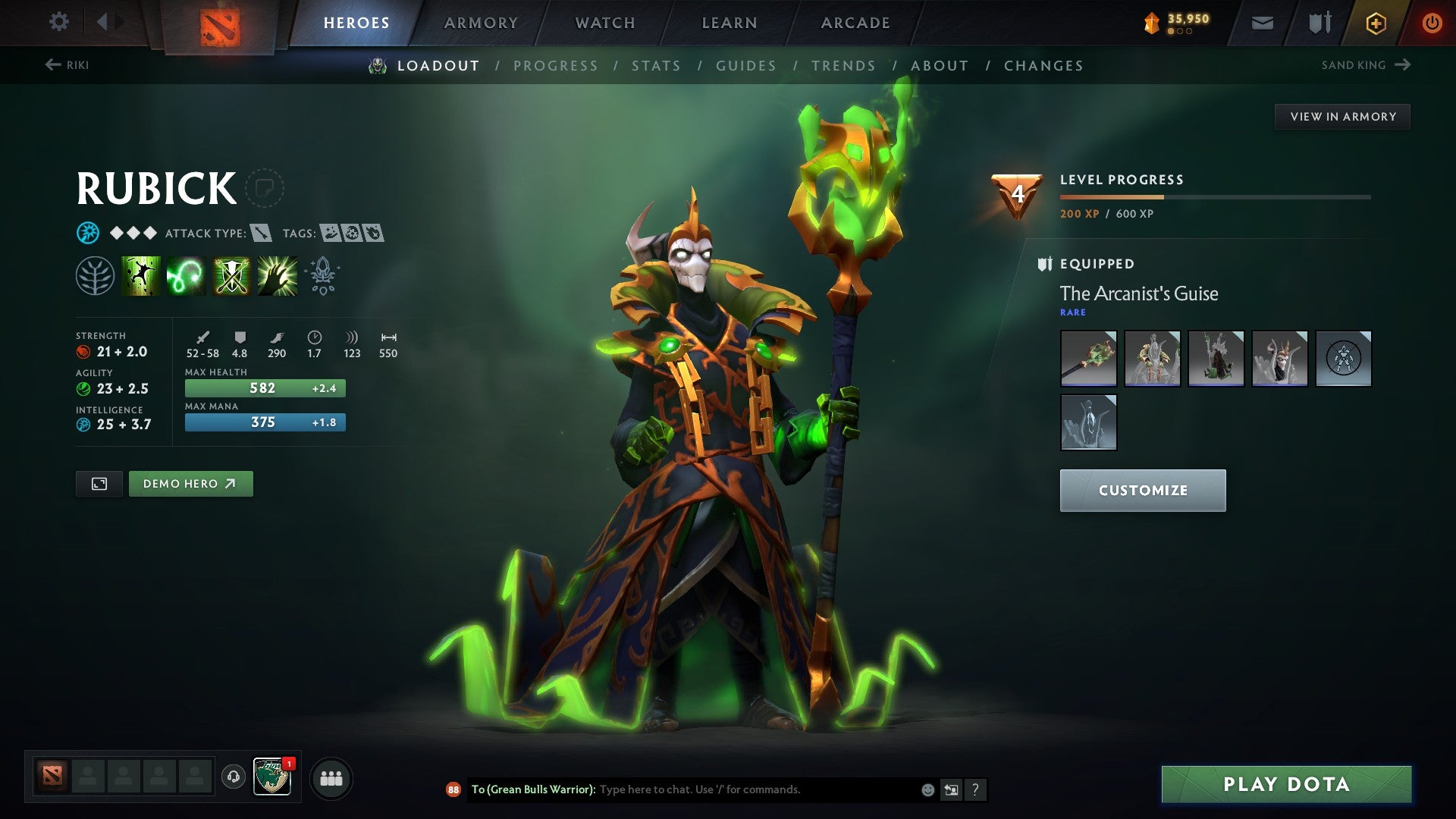Select the Fade Bolt ability icon

186,275
